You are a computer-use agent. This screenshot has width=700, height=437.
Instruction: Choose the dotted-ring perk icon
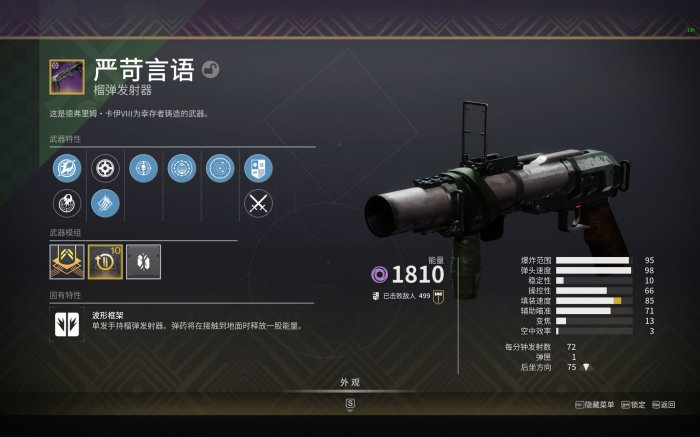click(x=182, y=167)
